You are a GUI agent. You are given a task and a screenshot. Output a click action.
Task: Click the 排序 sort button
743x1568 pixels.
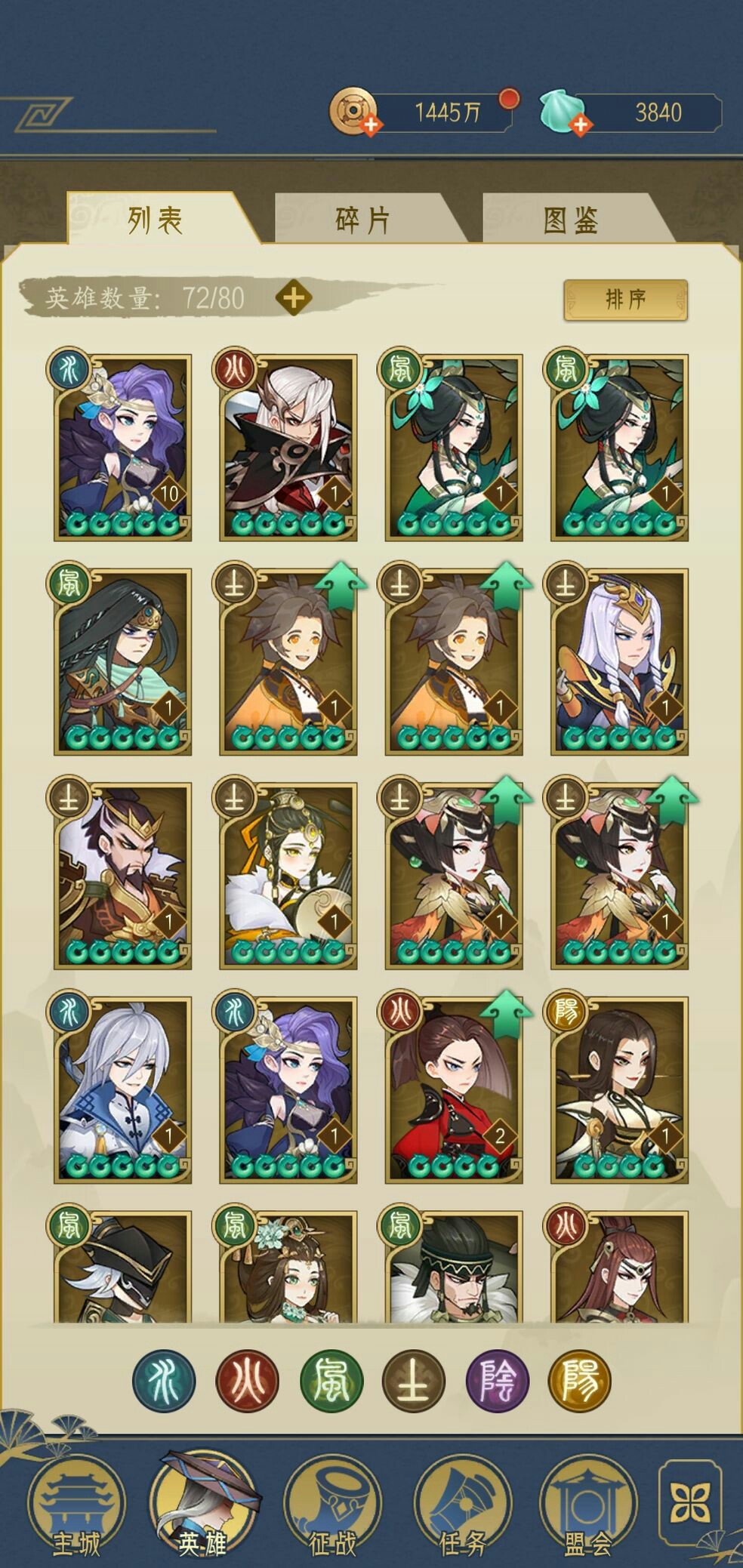click(625, 300)
